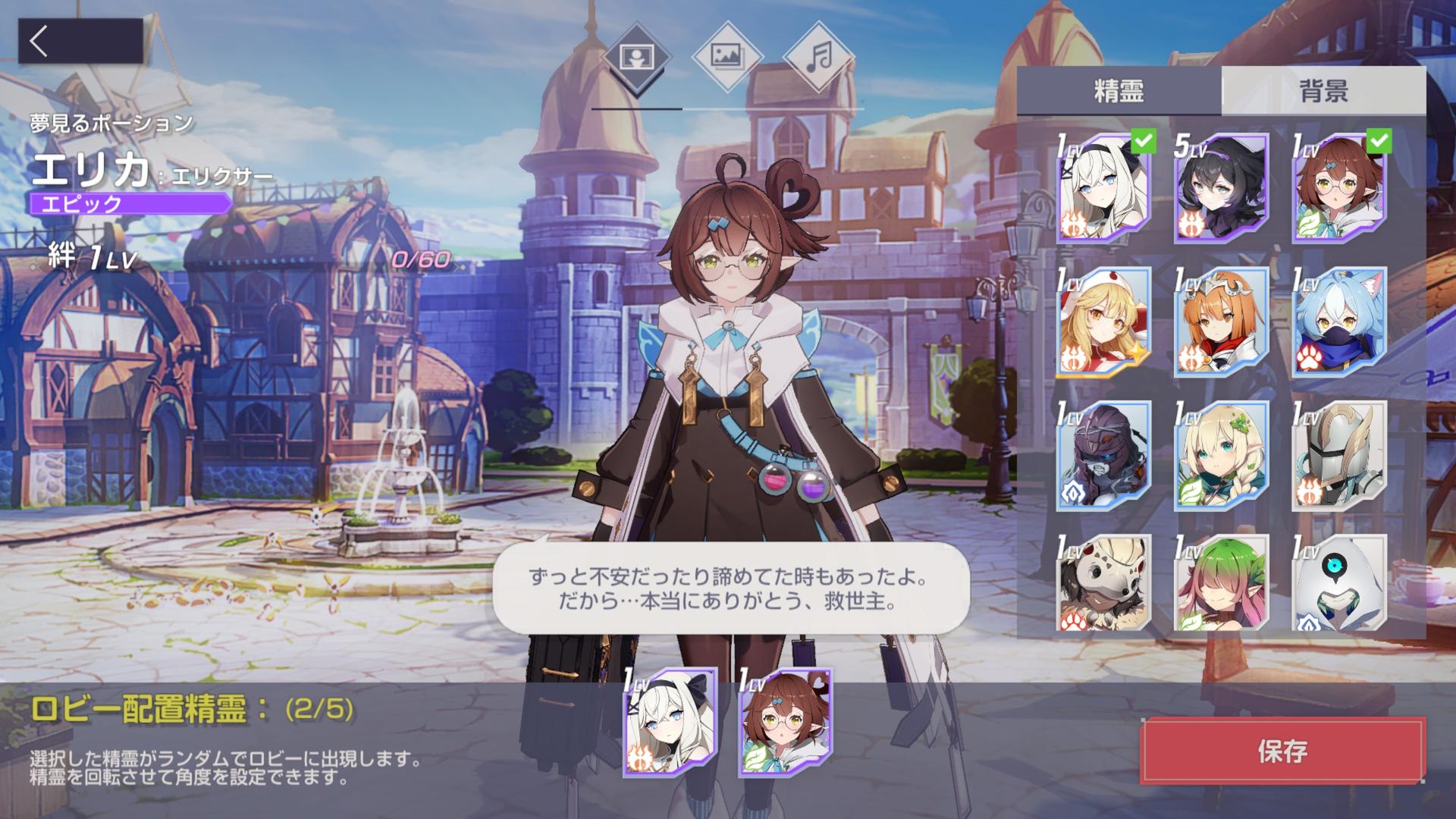Choose the blonde spirit in red santa hat

click(x=1103, y=322)
